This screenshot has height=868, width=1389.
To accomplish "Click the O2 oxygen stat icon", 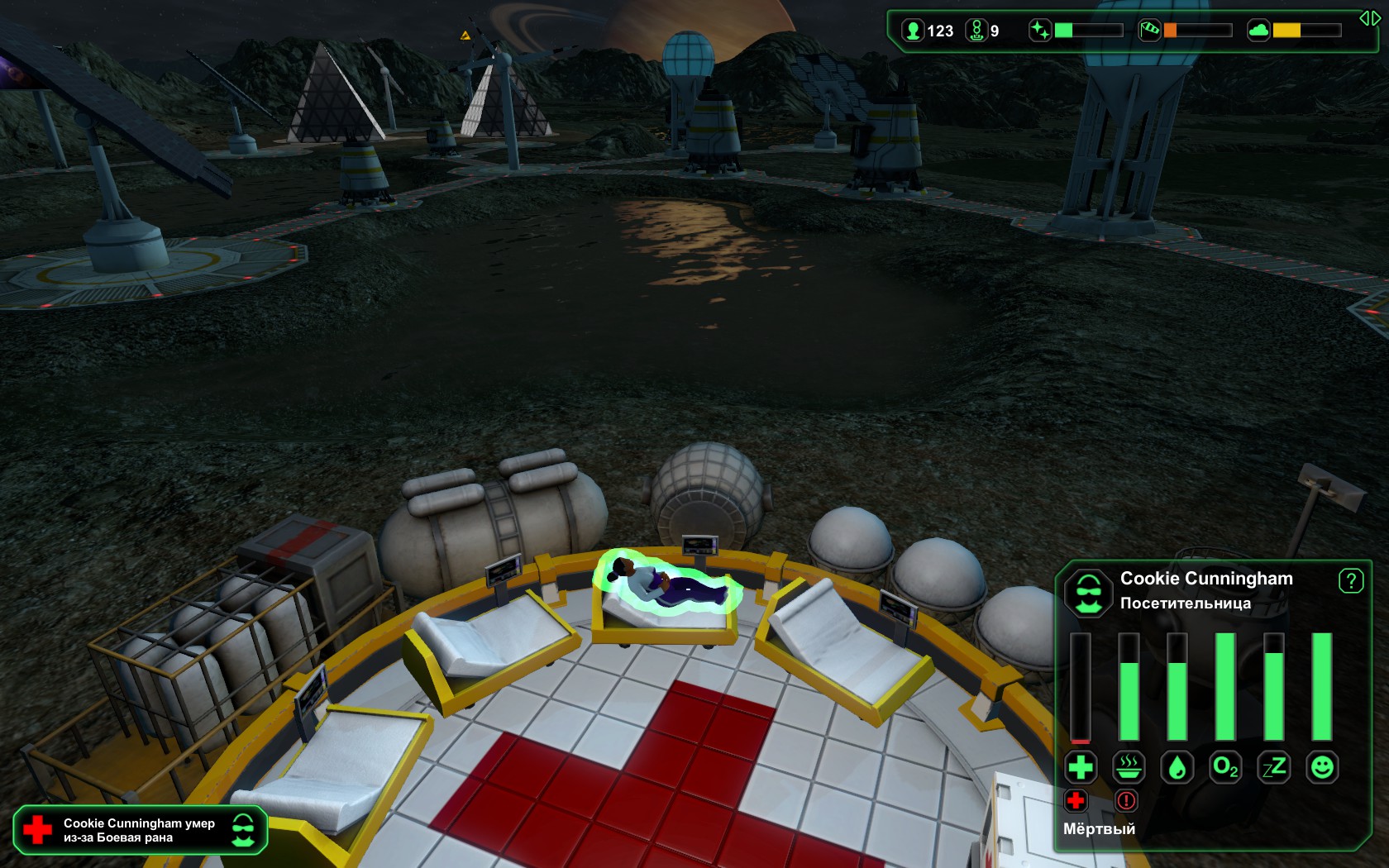I will (x=1227, y=767).
